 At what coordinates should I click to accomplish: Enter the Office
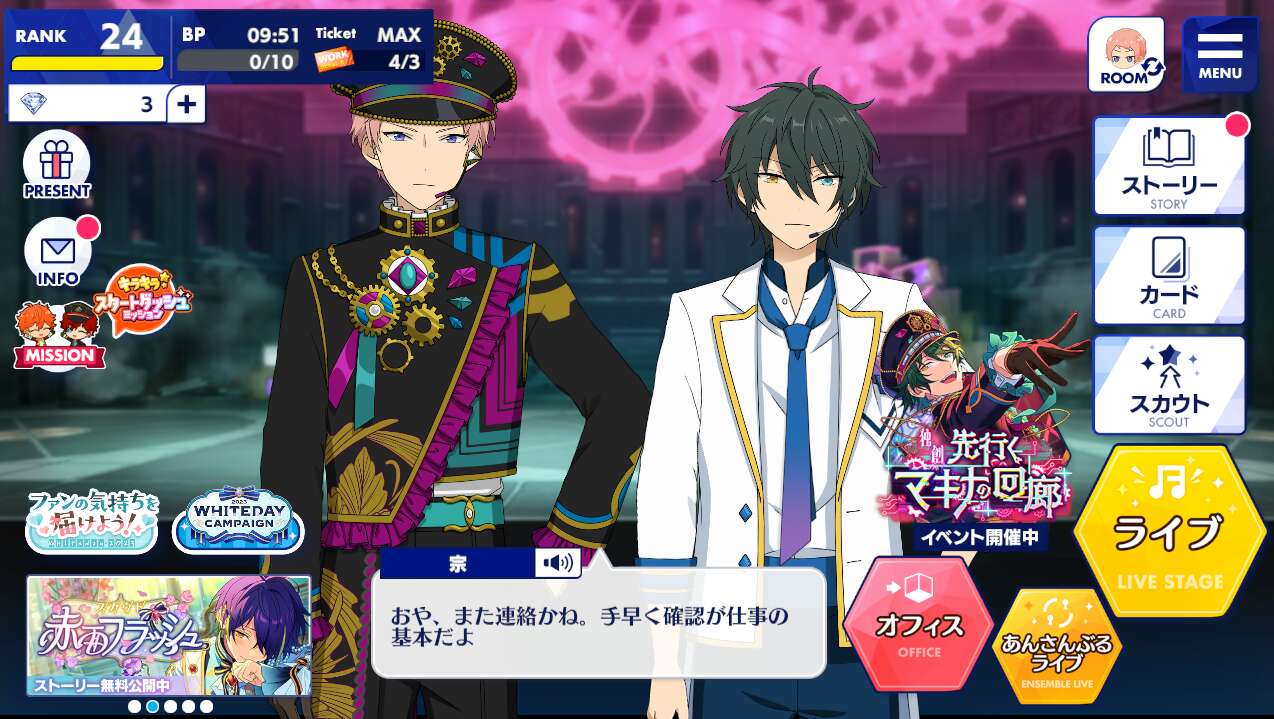[x=918, y=623]
